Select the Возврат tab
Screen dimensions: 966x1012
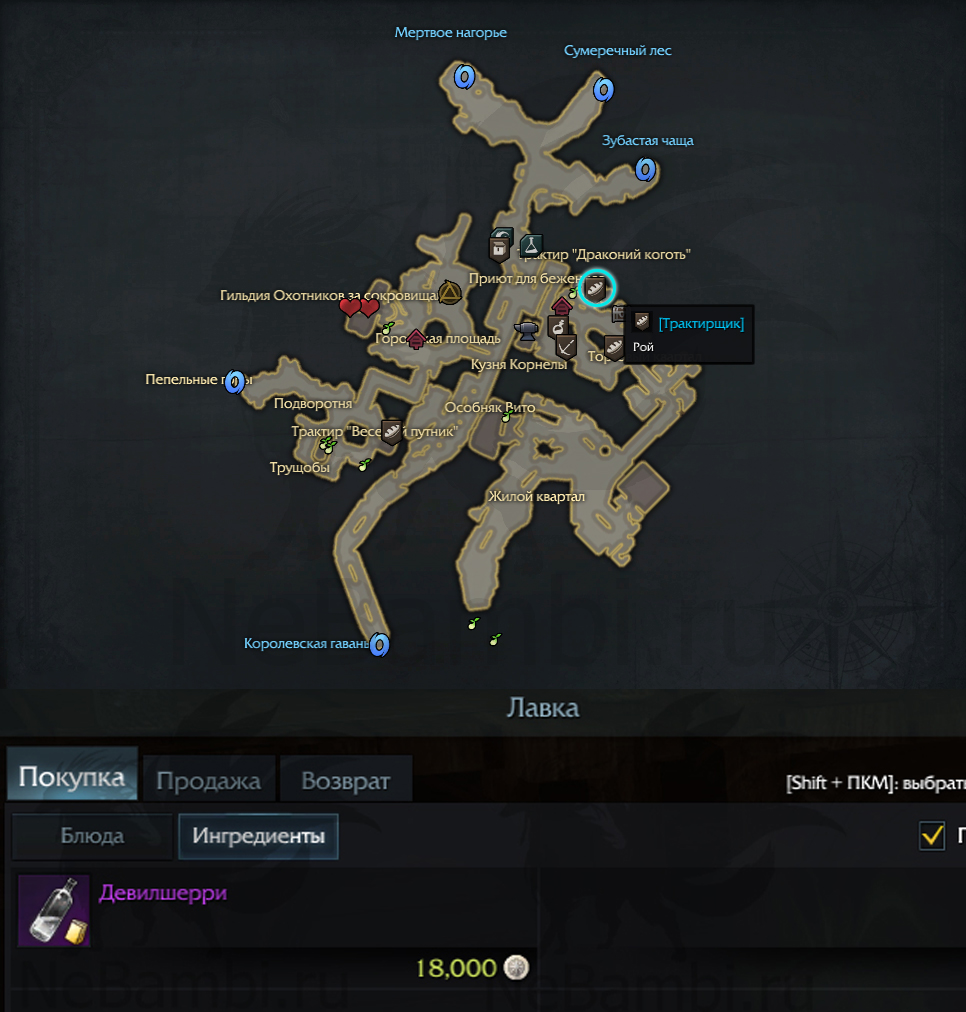click(345, 781)
